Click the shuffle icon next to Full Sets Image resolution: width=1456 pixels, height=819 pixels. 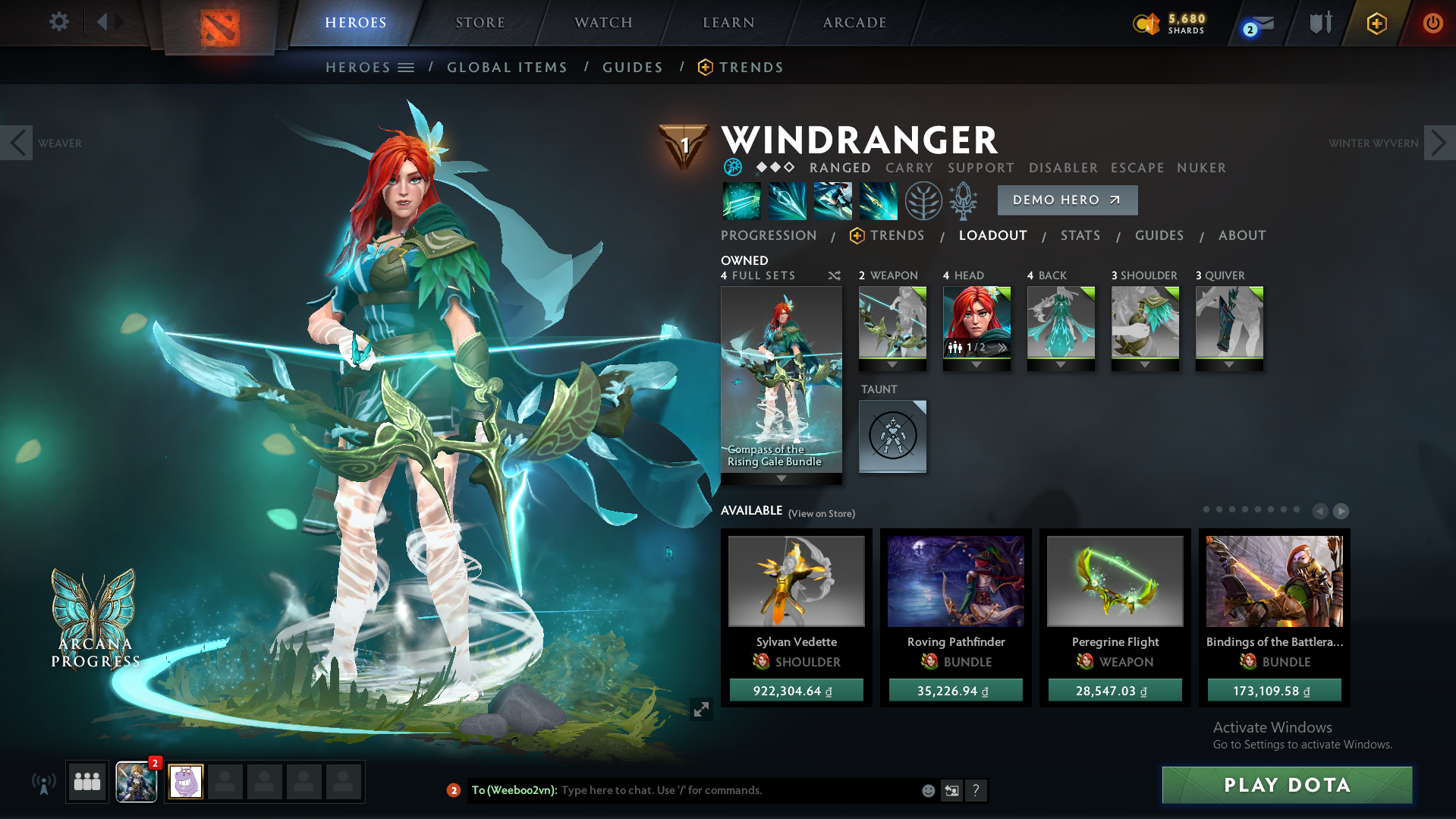tap(834, 276)
